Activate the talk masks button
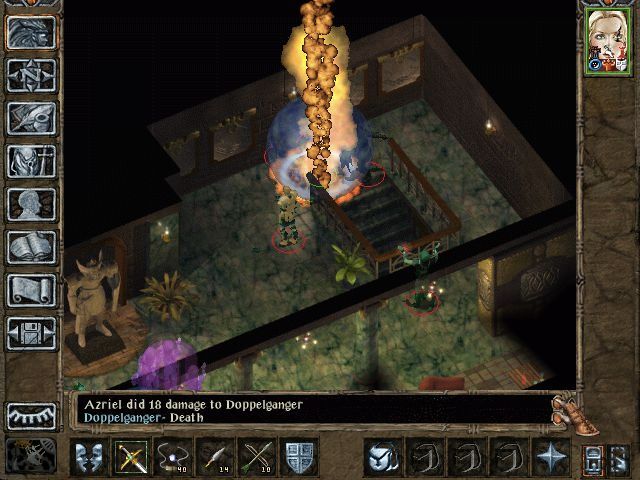The image size is (640, 480). (x=90, y=457)
